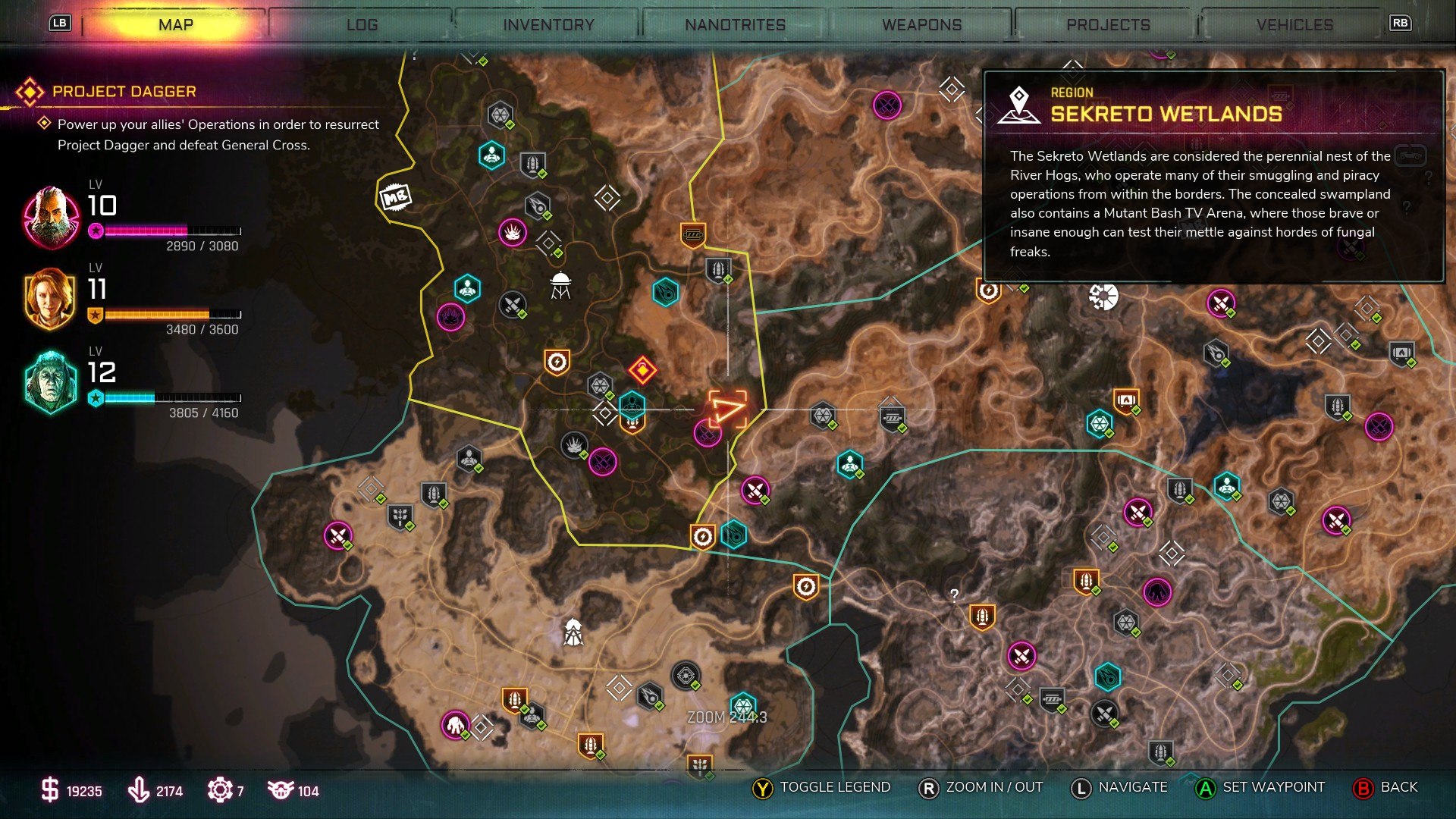The width and height of the screenshot is (1456, 819).
Task: Select the pink hulking mutant map marker
Action: (455, 725)
